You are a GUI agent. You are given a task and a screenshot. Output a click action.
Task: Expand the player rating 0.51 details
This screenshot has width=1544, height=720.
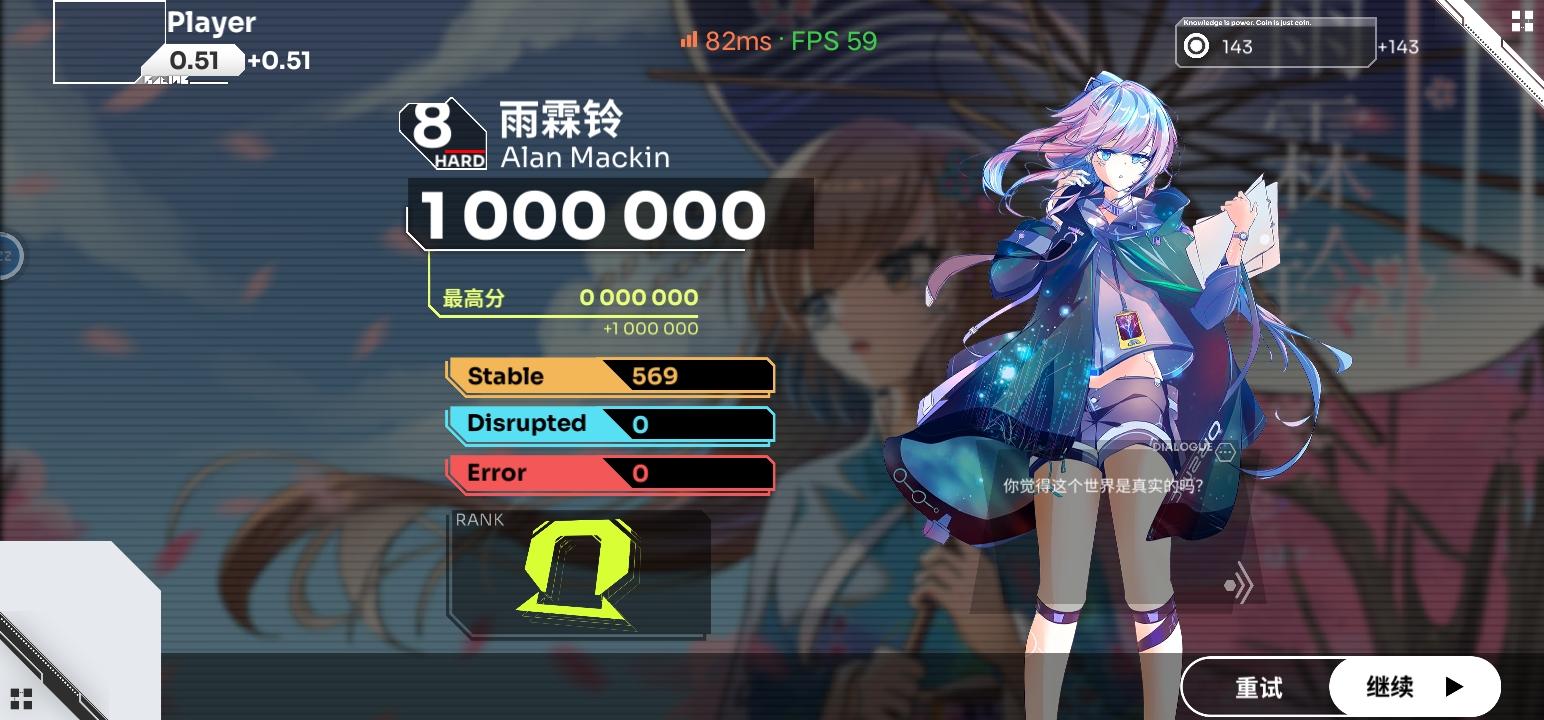pyautogui.click(x=196, y=60)
